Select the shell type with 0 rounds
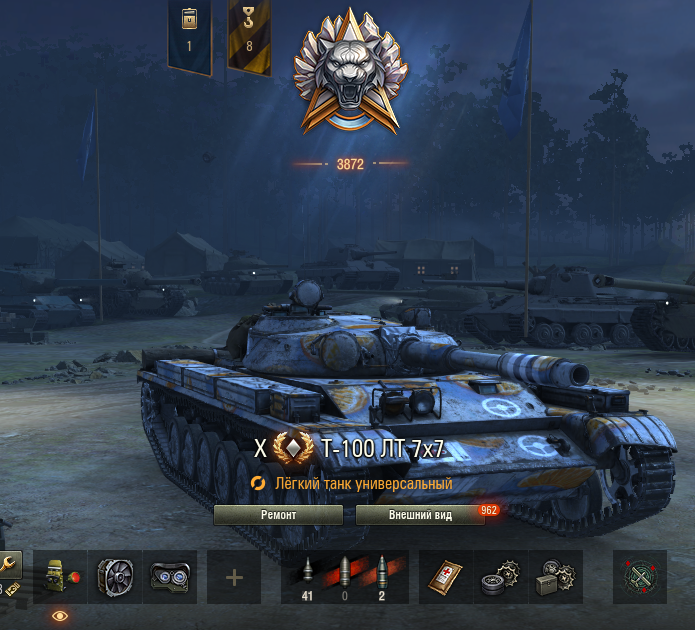 (x=345, y=577)
